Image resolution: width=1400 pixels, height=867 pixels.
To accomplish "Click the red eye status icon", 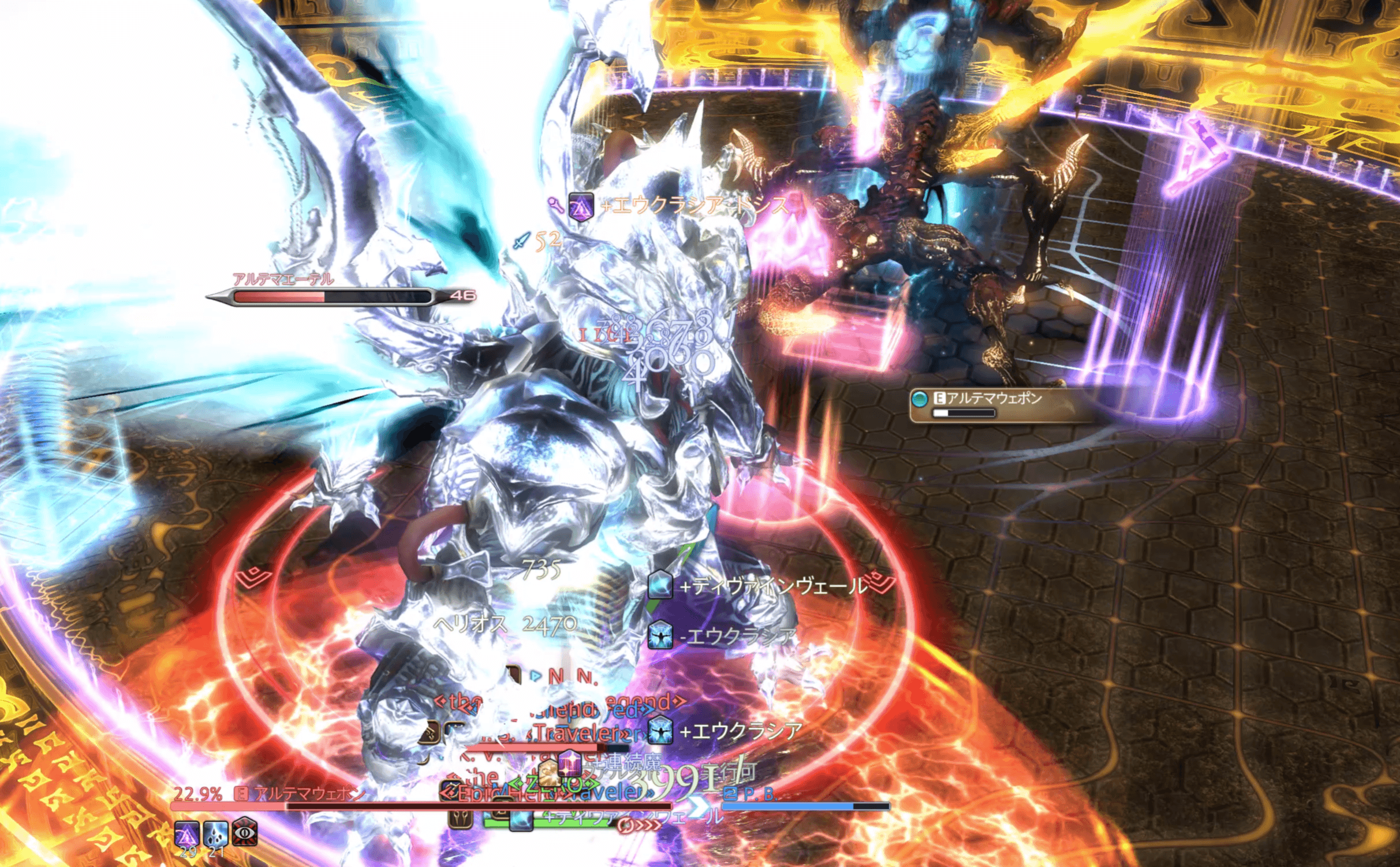I will (245, 833).
